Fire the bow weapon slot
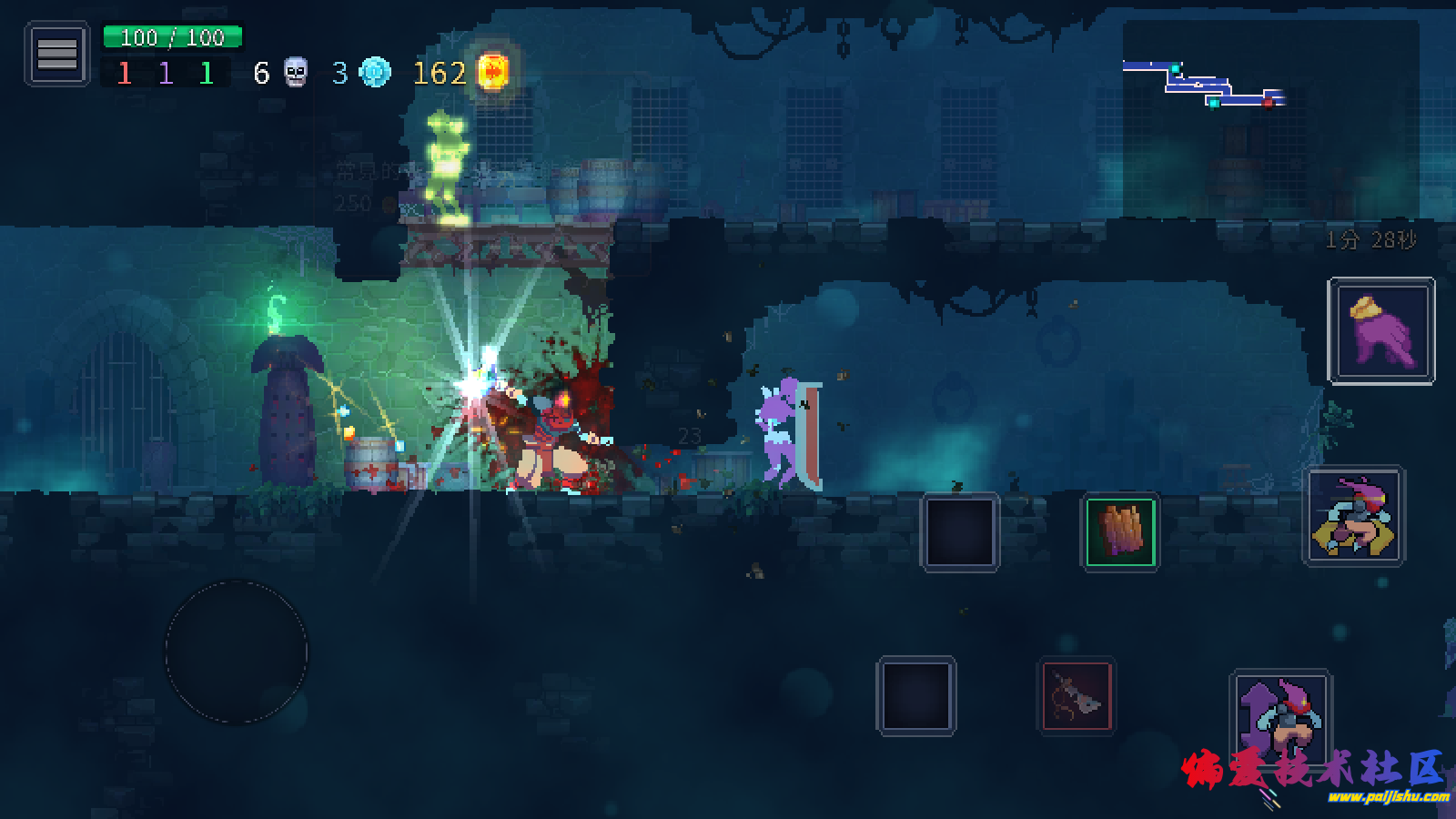The width and height of the screenshot is (1456, 819). tap(1077, 697)
